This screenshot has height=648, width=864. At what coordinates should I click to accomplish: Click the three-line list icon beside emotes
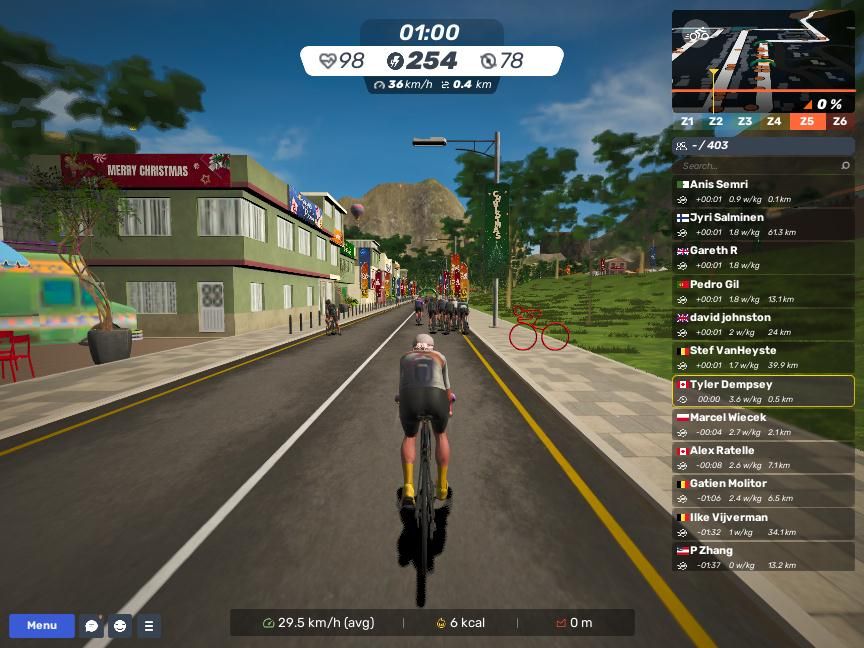click(148, 626)
